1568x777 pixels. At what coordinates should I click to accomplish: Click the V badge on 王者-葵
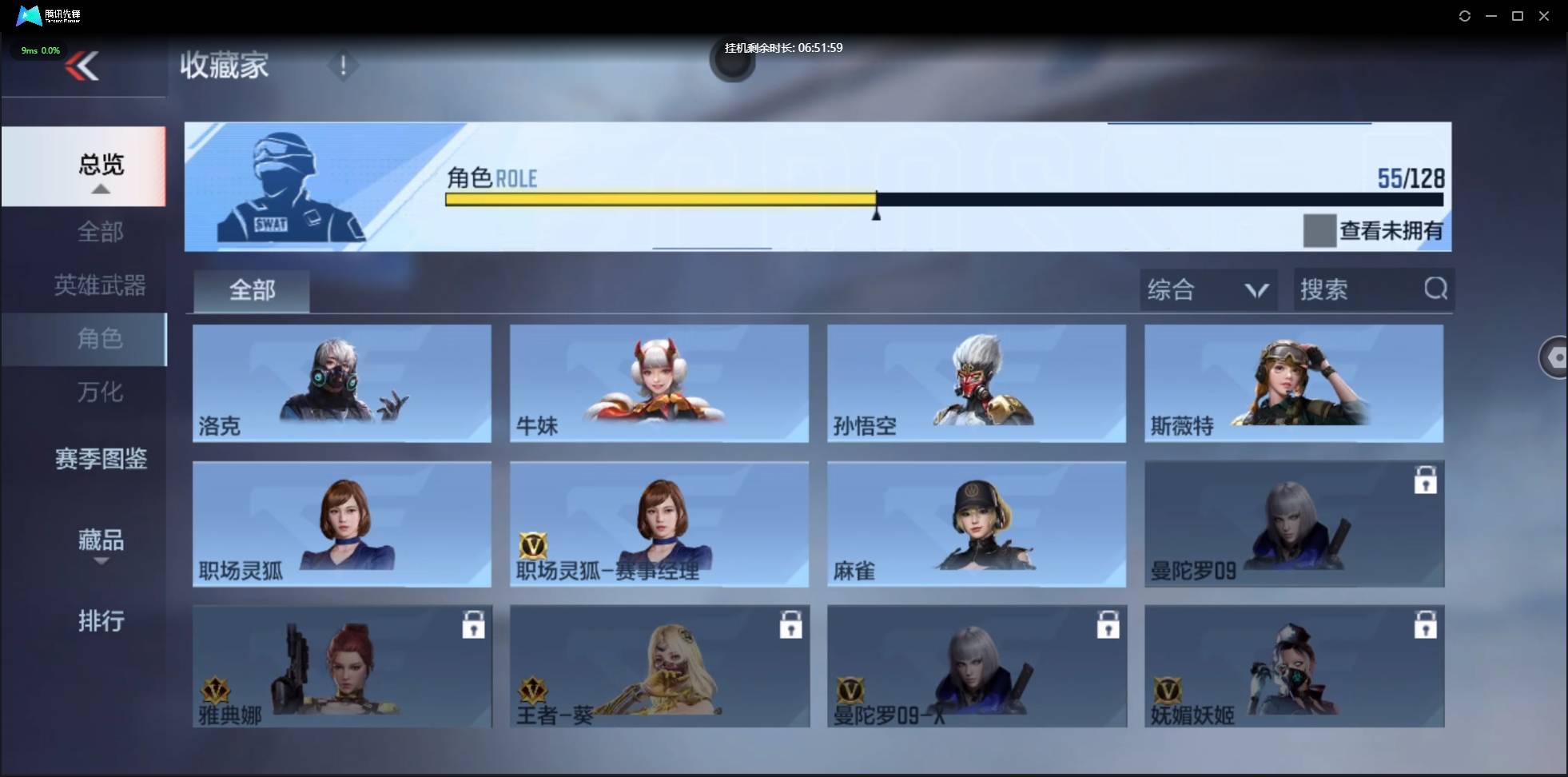click(535, 689)
